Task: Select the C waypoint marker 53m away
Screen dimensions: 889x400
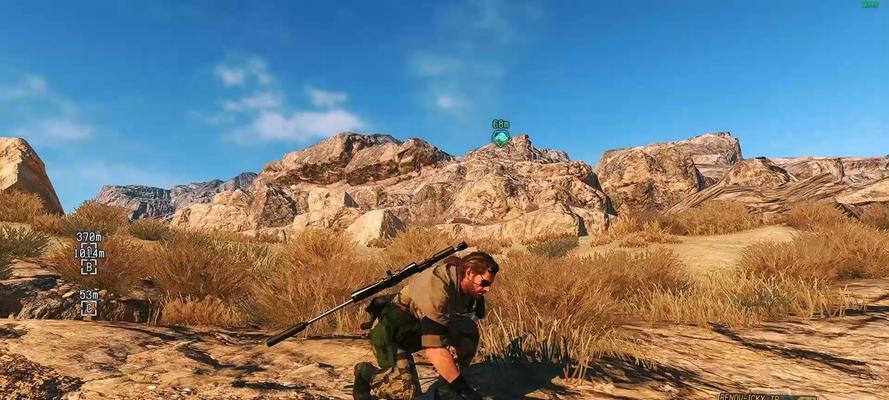Action: (x=89, y=308)
